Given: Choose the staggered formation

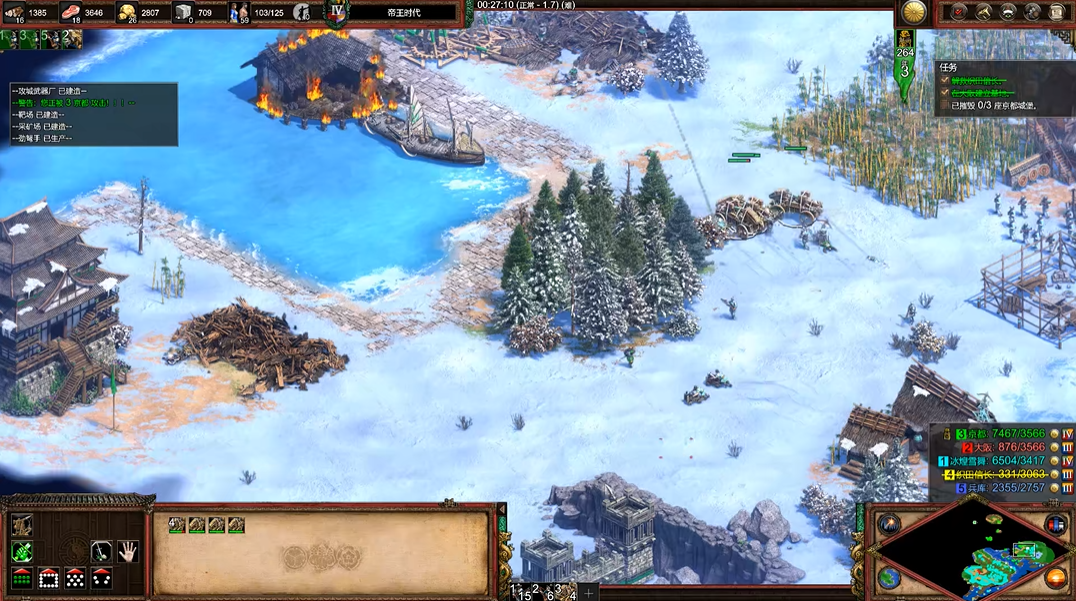Looking at the screenshot, I should 74,577.
